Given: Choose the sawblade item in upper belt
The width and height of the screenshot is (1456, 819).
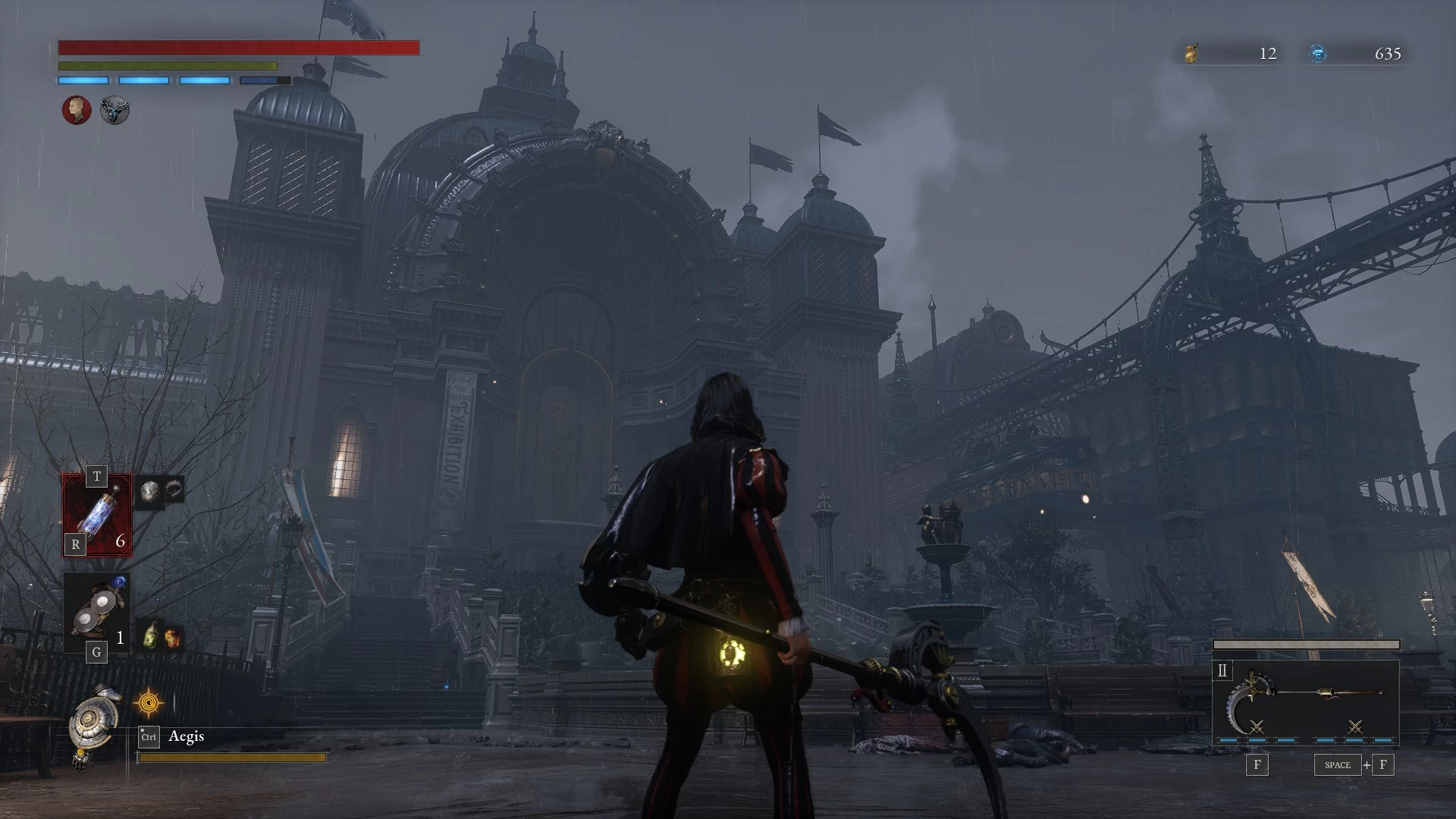Looking at the screenshot, I should (149, 490).
